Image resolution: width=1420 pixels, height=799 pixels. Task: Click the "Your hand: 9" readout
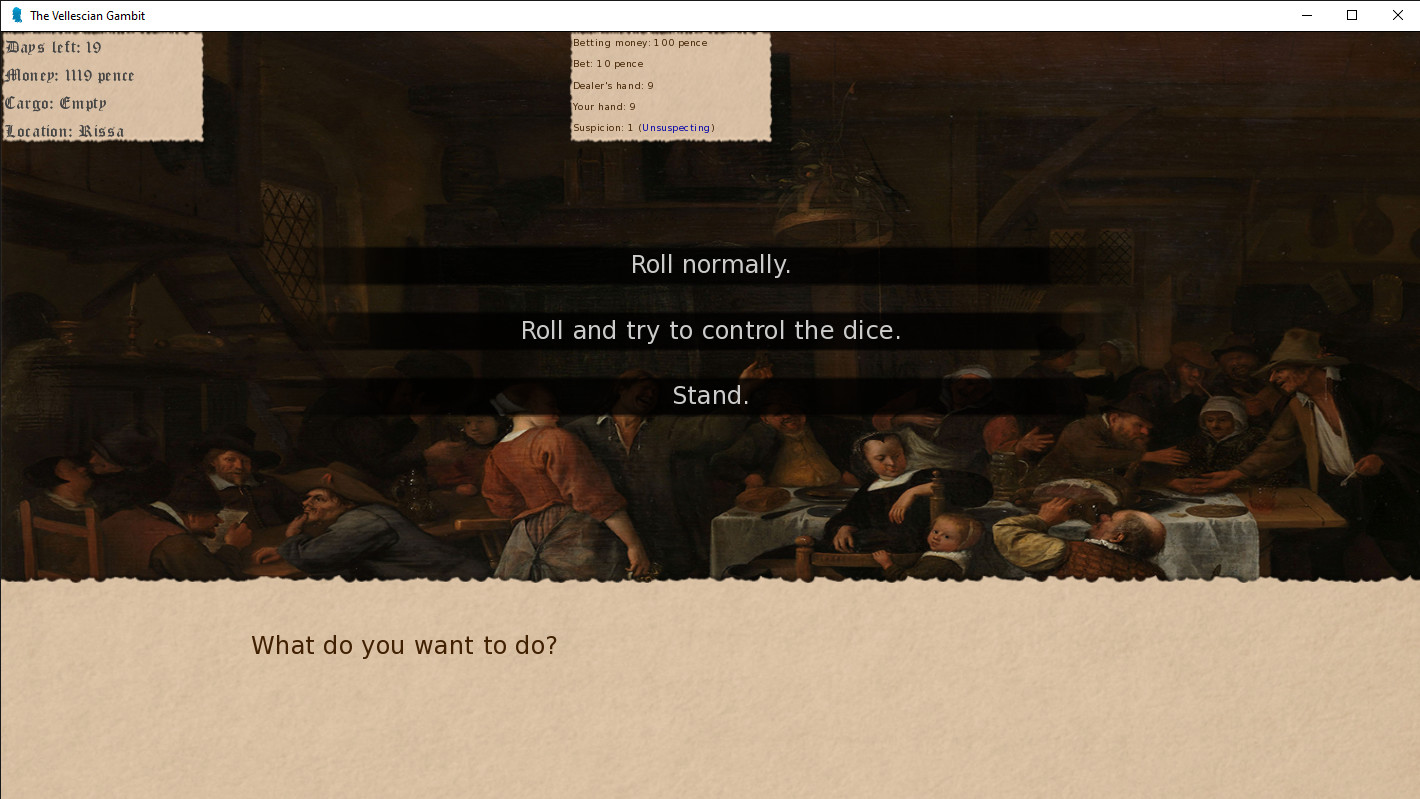[603, 106]
